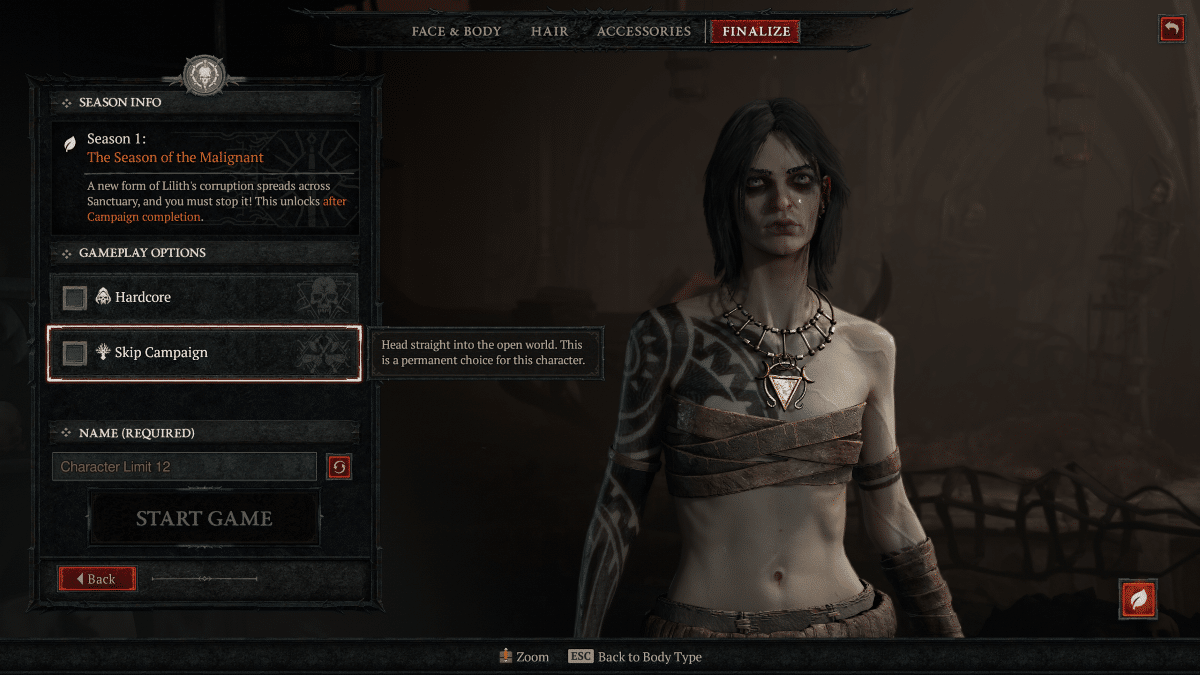Go back with the red Back button
Image resolution: width=1200 pixels, height=675 pixels.
[97, 578]
